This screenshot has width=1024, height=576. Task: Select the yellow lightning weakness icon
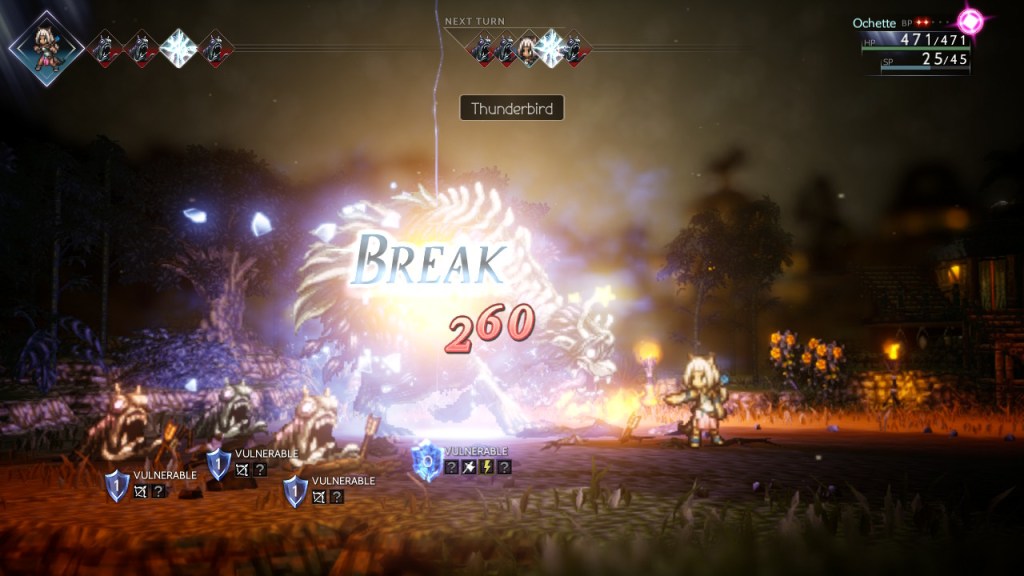pyautogui.click(x=487, y=467)
